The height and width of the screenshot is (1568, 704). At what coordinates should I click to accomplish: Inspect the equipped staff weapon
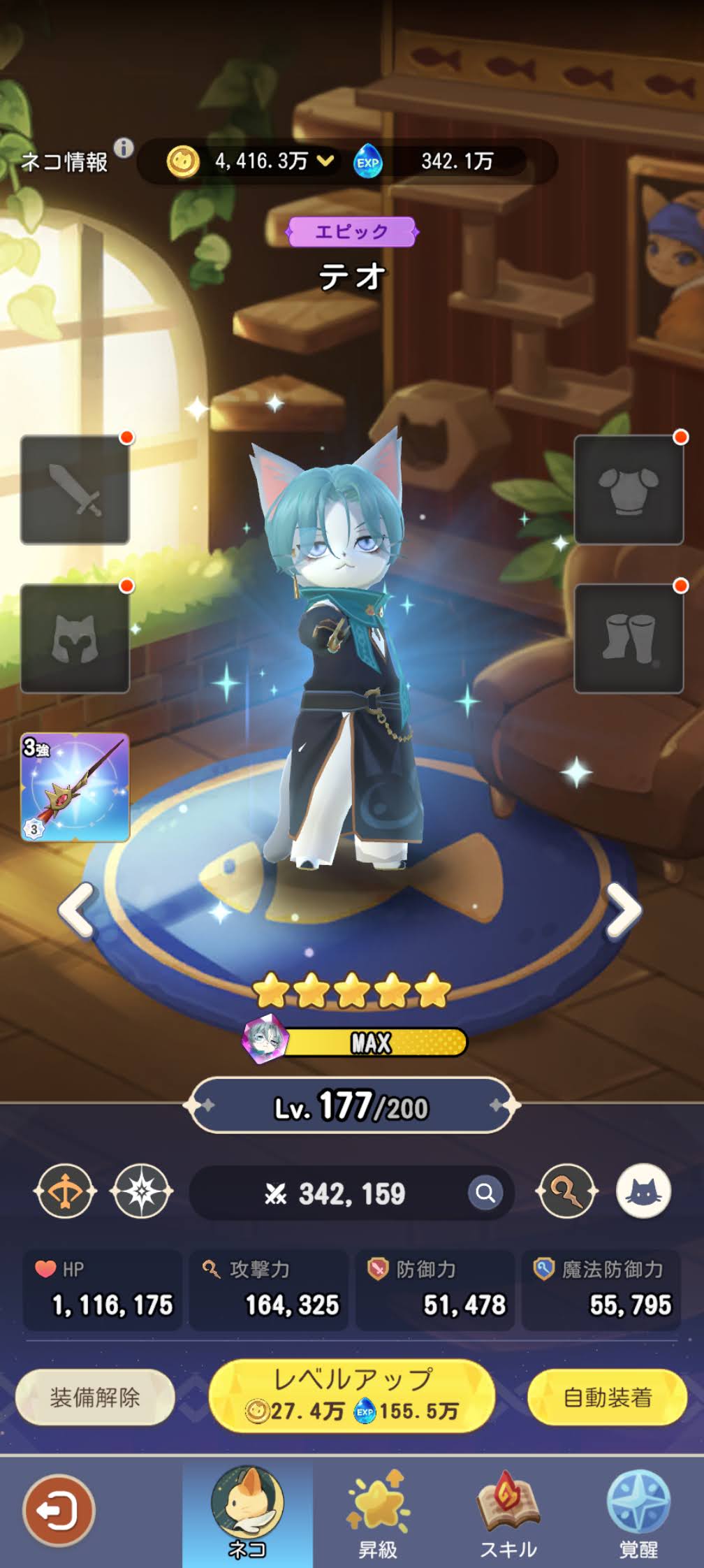point(75,787)
